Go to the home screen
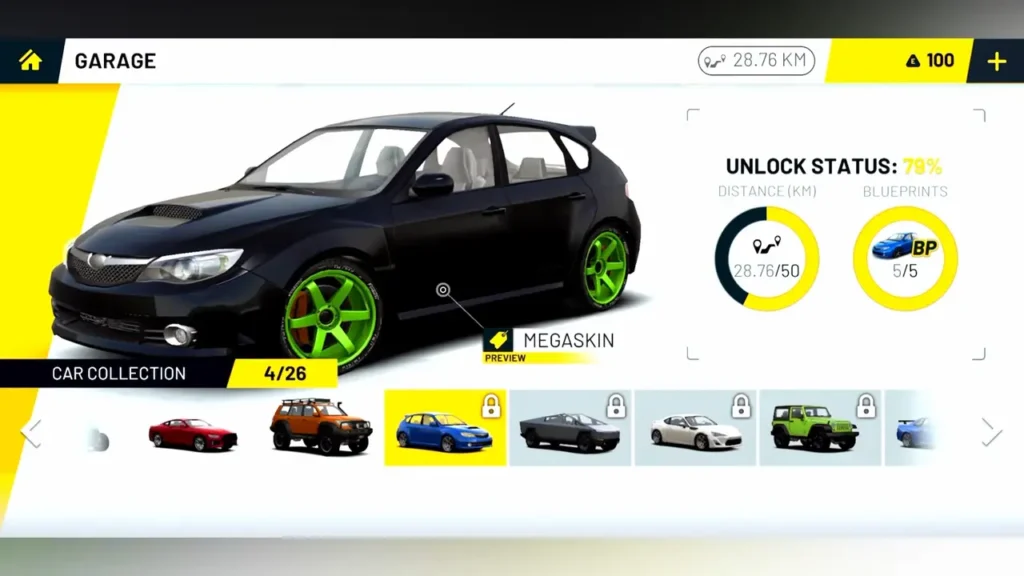 click(x=31, y=61)
